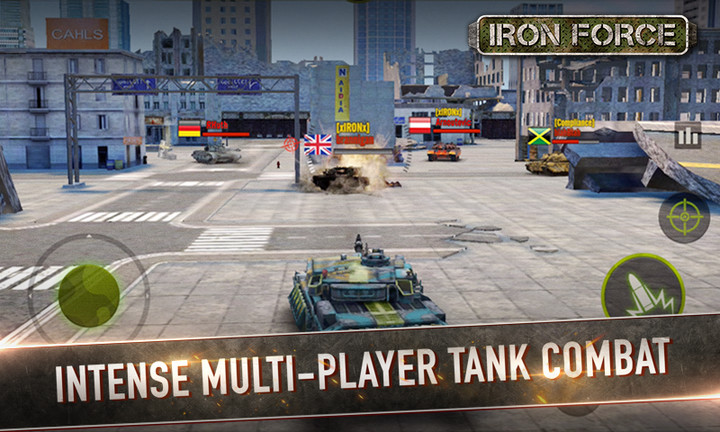Screen dimensions: 720x432
Task: Tap the pause button
Action: pyautogui.click(x=687, y=135)
